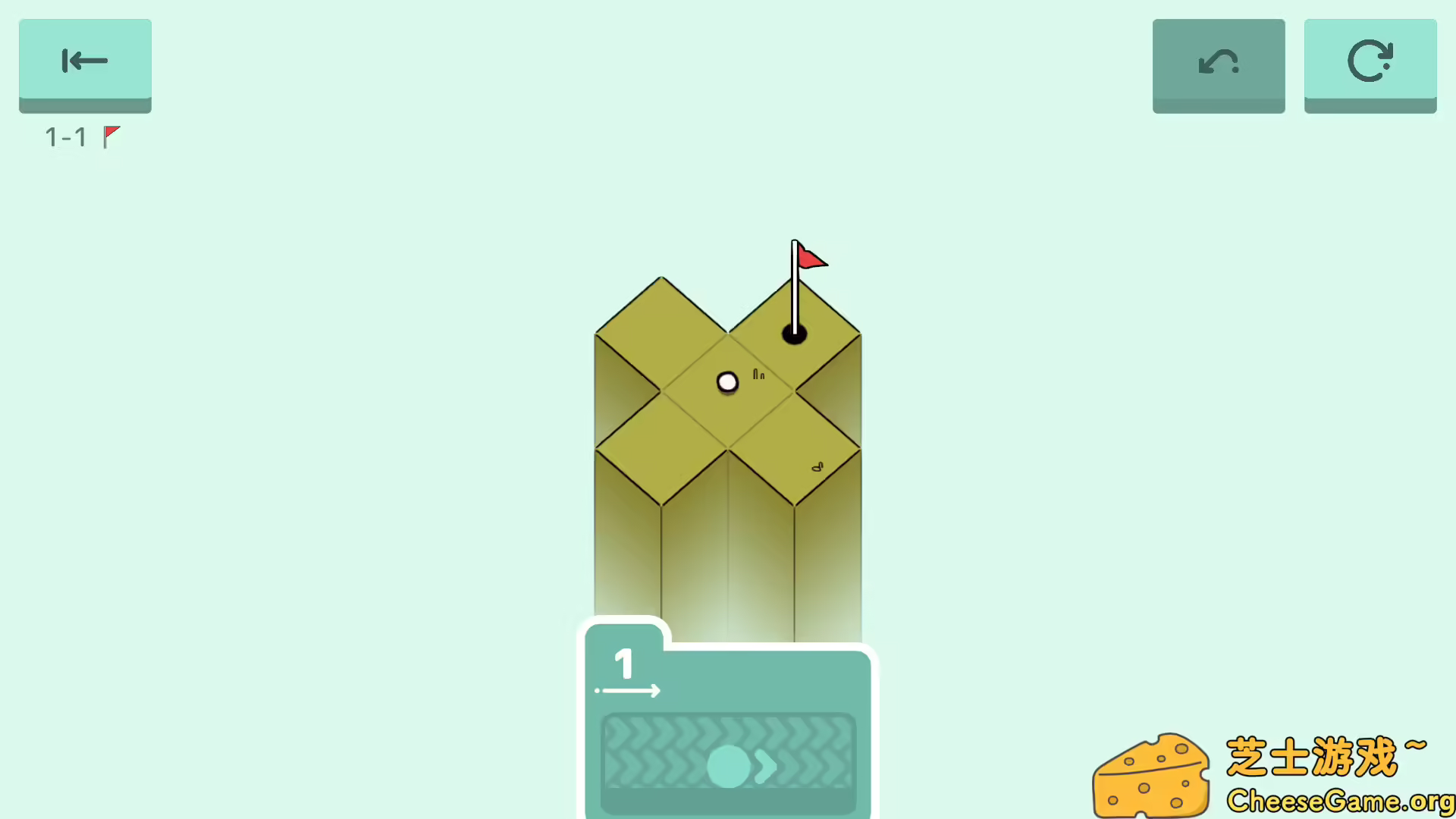Viewport: 1456px width, 819px height.
Task: Click the red flag above the hole
Action: point(811,259)
